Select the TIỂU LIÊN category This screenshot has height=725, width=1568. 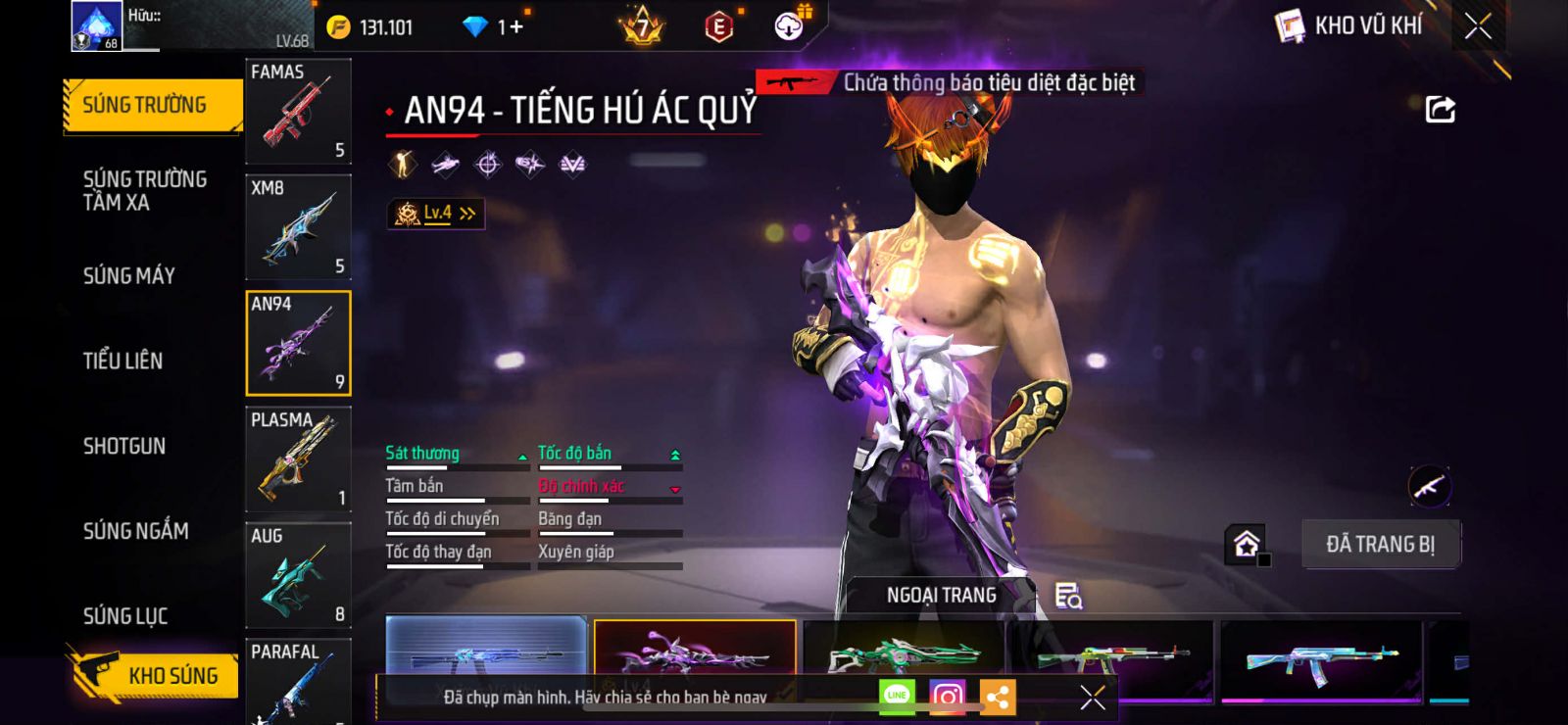tap(122, 362)
